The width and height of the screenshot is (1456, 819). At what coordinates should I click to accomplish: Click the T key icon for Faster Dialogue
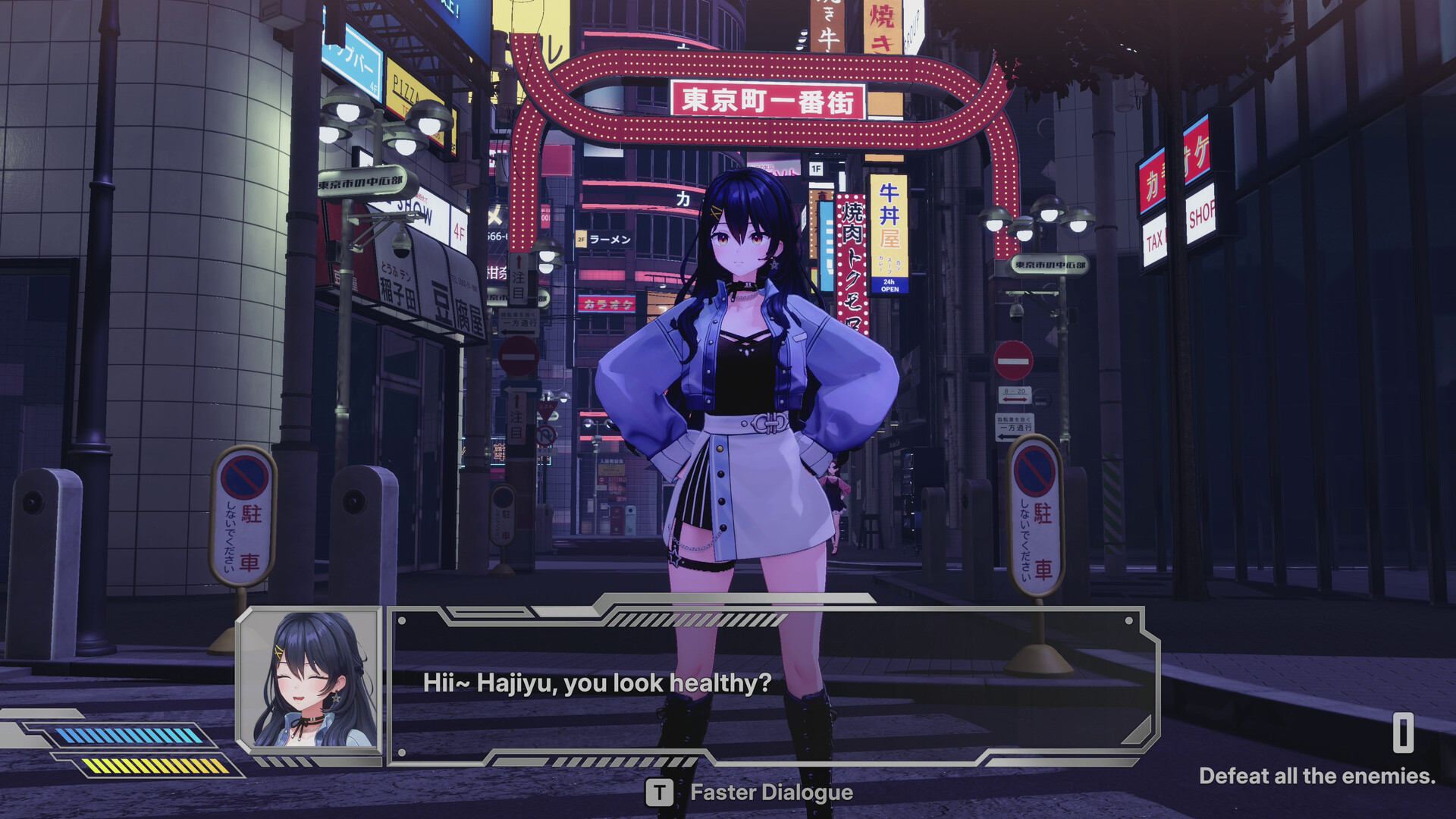coord(660,794)
